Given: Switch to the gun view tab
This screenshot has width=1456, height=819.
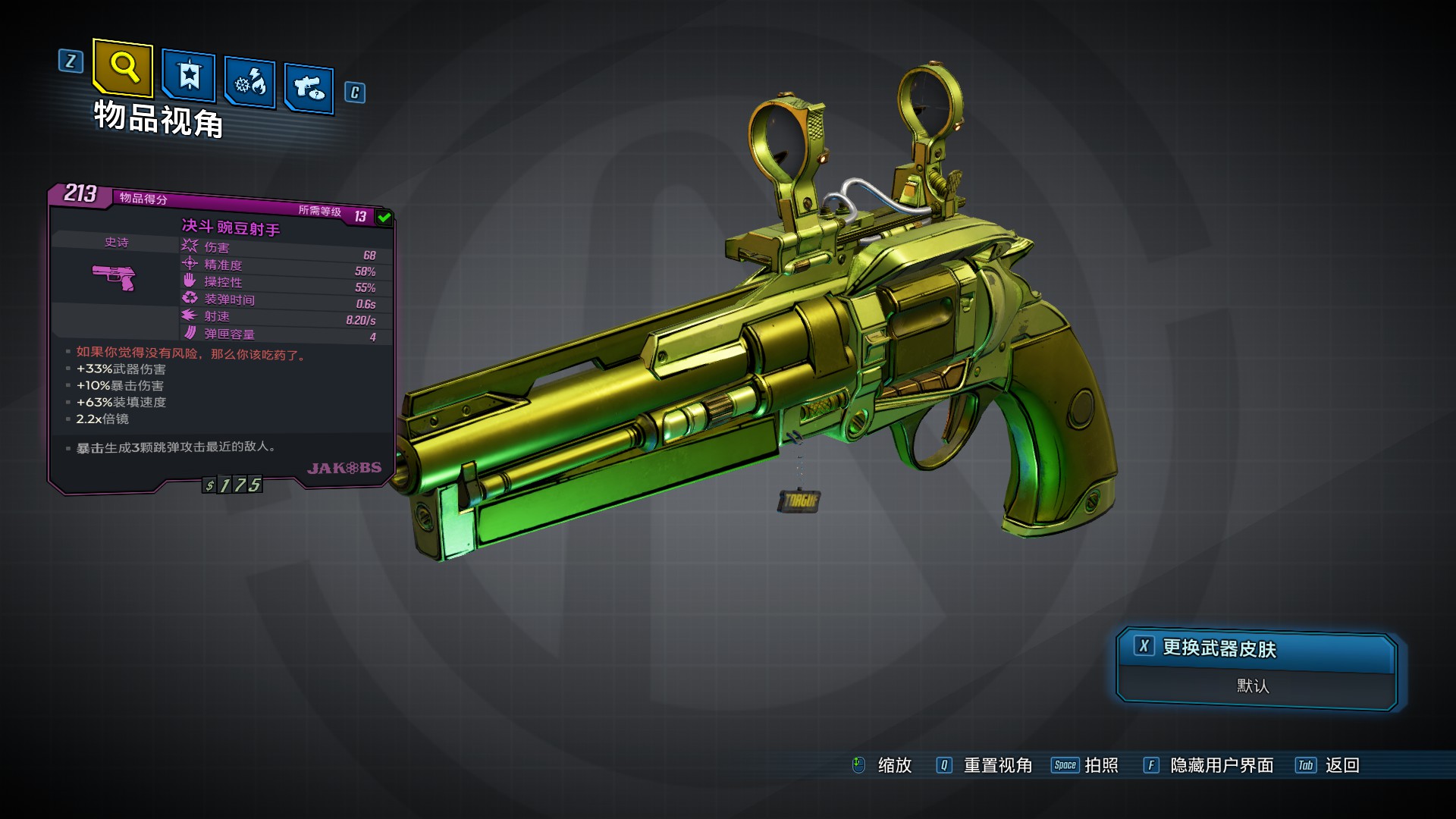Looking at the screenshot, I should 309,89.
